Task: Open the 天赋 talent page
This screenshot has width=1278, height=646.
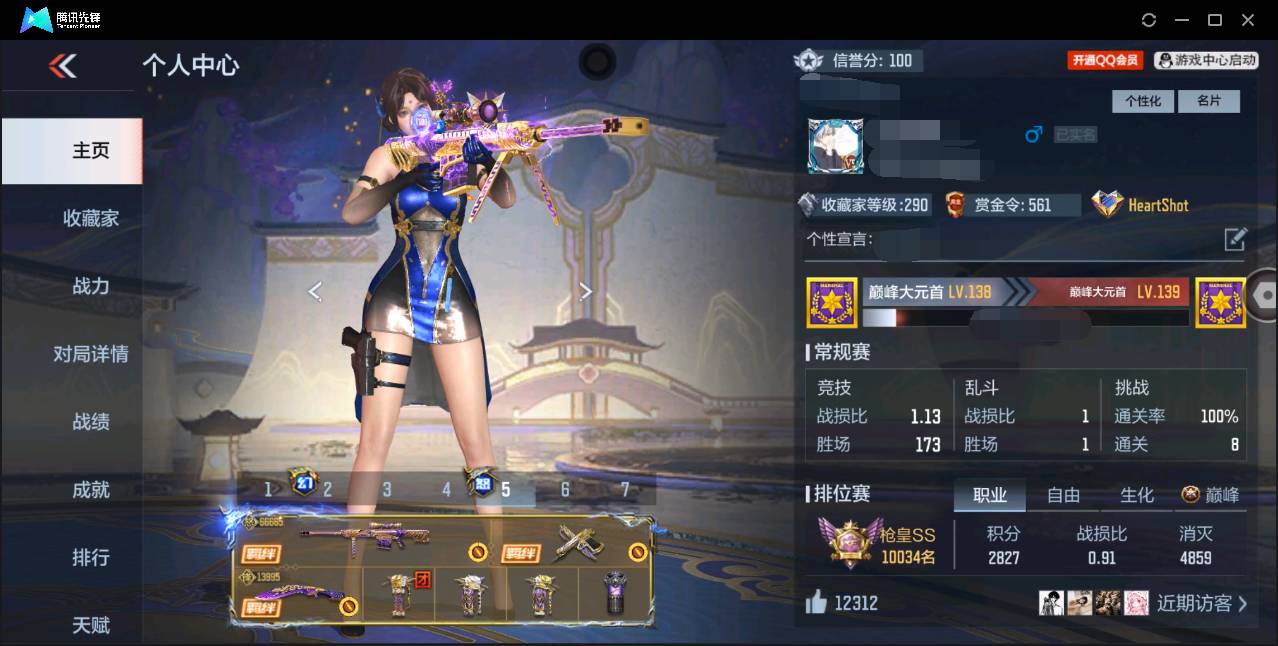Action: point(90,625)
